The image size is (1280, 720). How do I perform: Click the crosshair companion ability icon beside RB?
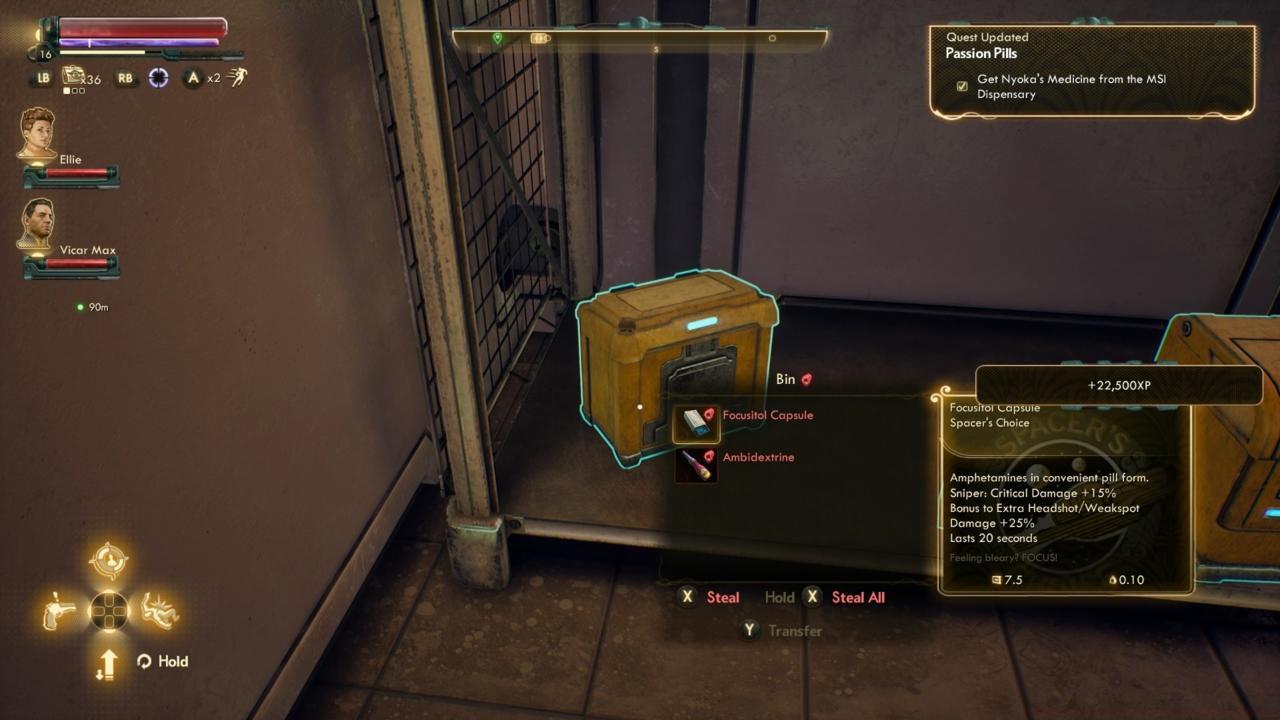click(x=158, y=77)
